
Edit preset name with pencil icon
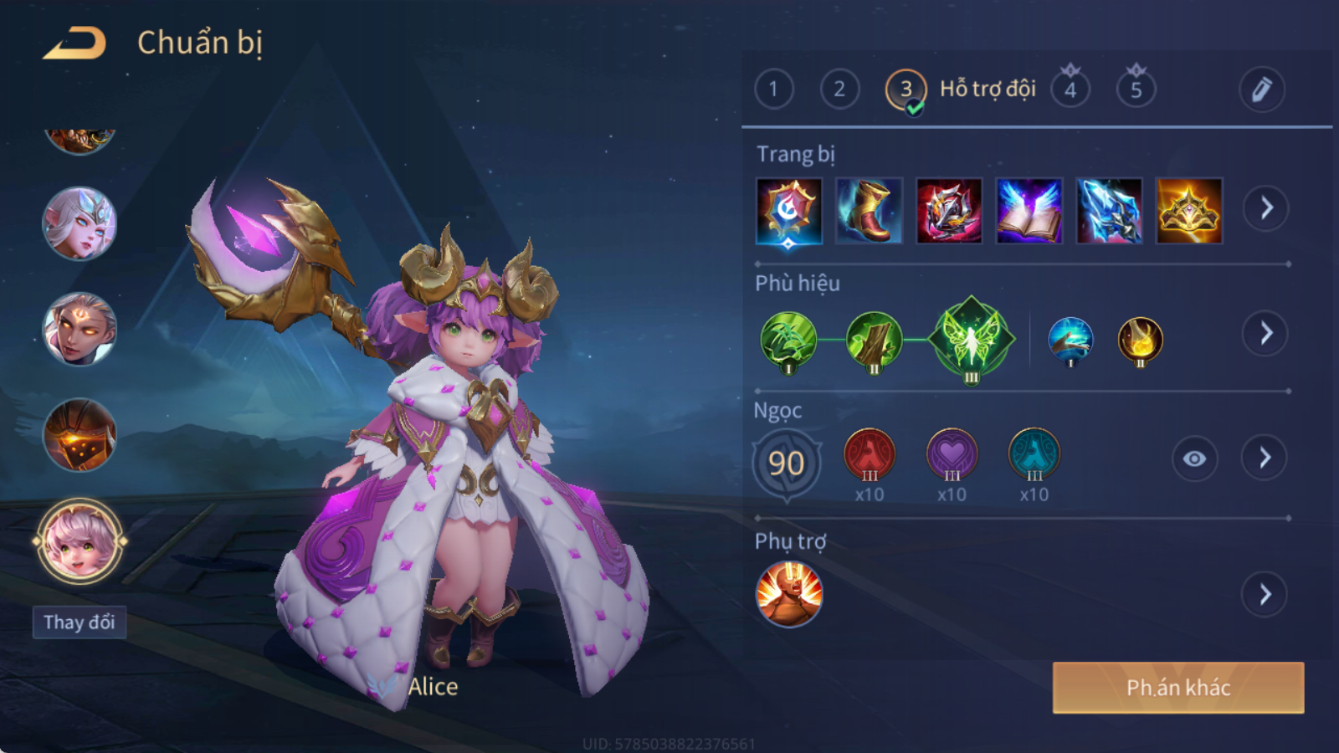(x=1261, y=90)
